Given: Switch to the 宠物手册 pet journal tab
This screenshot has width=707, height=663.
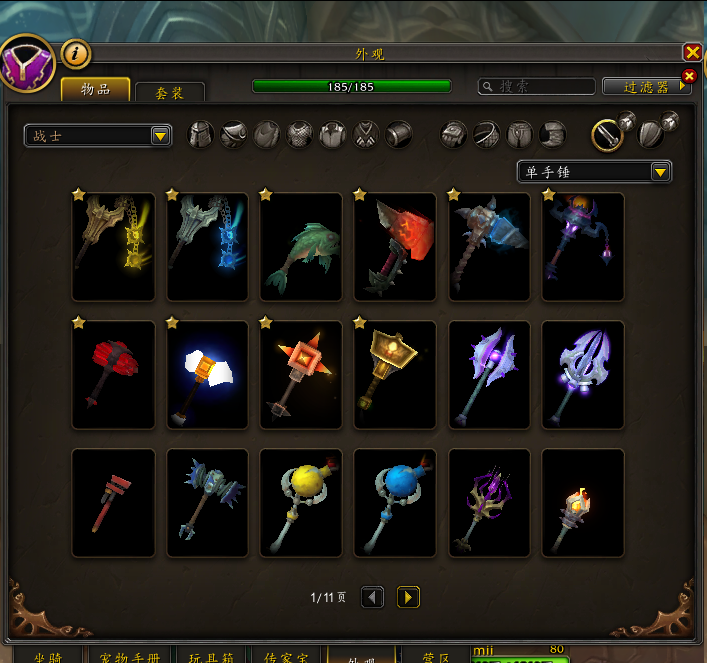Looking at the screenshot, I should [131, 656].
